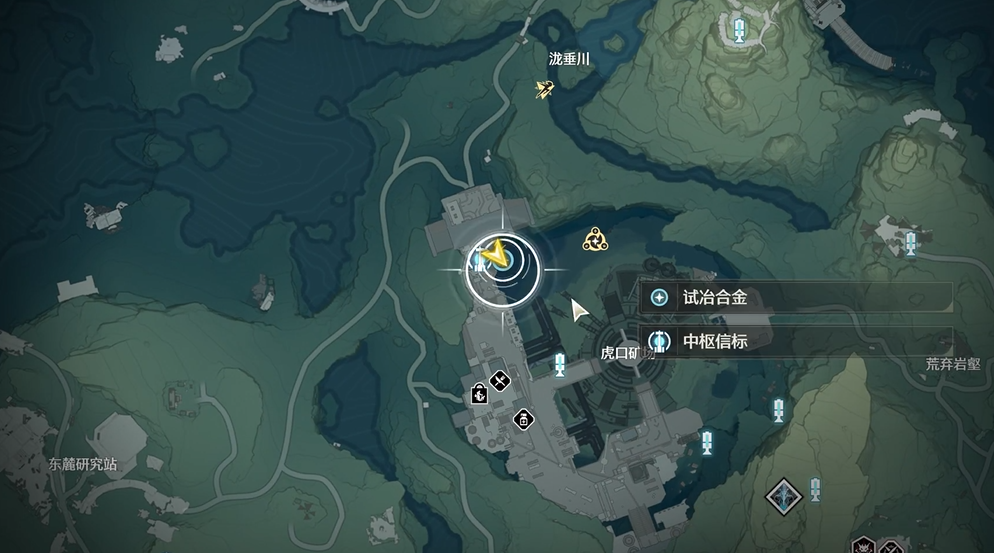Select the shopping bag anchor map marker

point(479,395)
